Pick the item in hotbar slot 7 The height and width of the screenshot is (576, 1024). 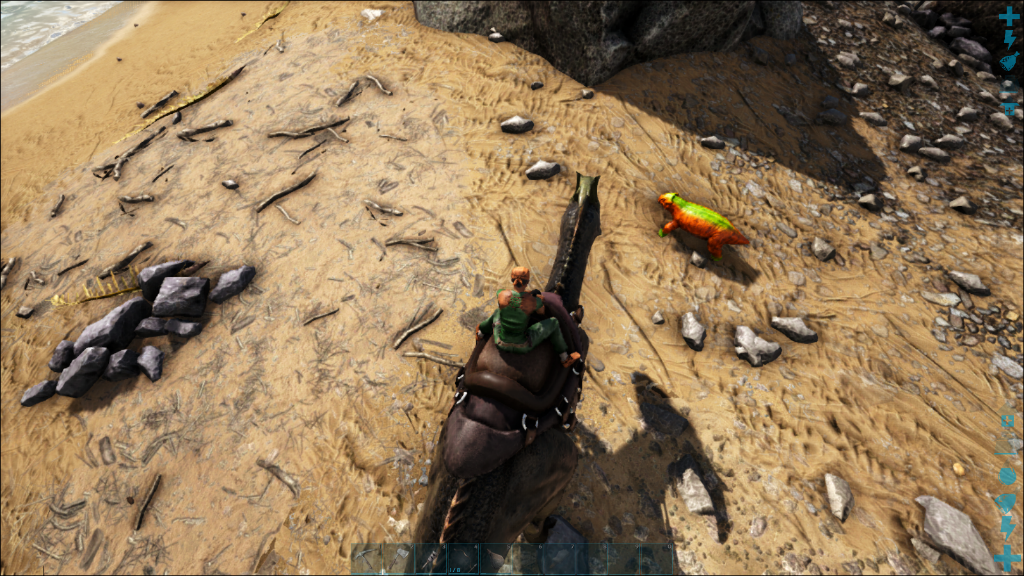click(560, 558)
